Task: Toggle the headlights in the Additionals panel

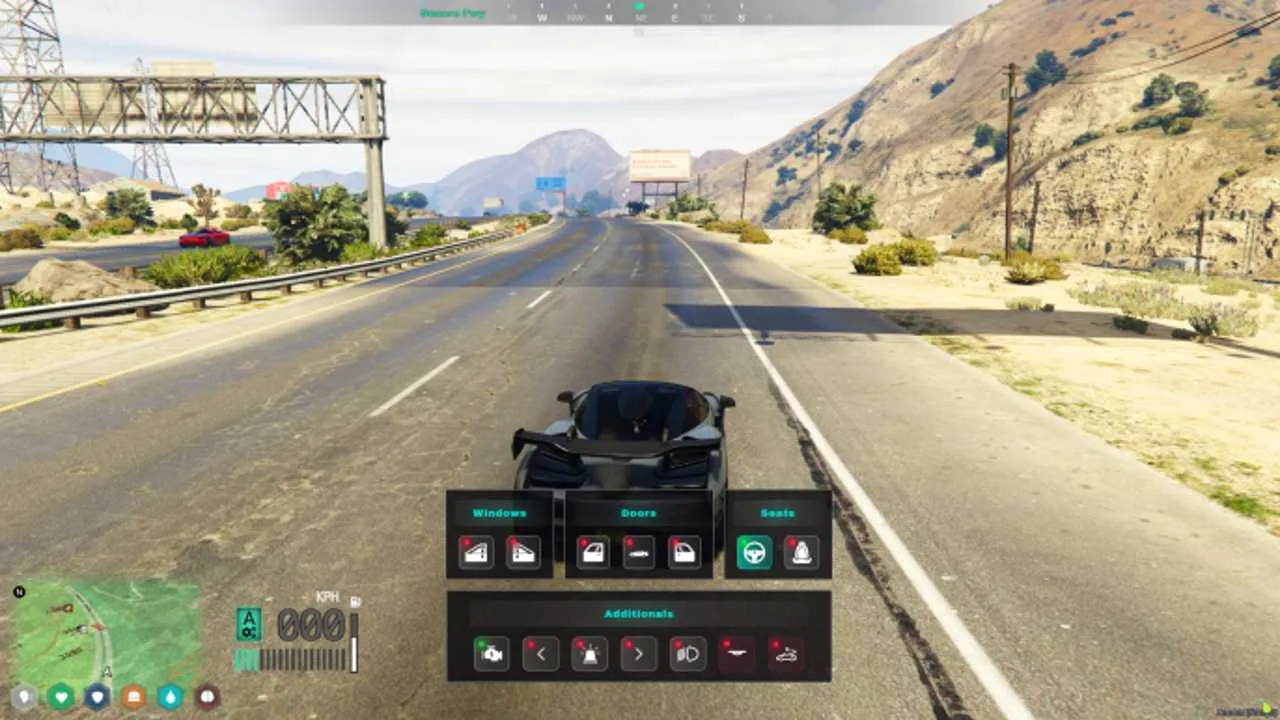Action: (687, 655)
